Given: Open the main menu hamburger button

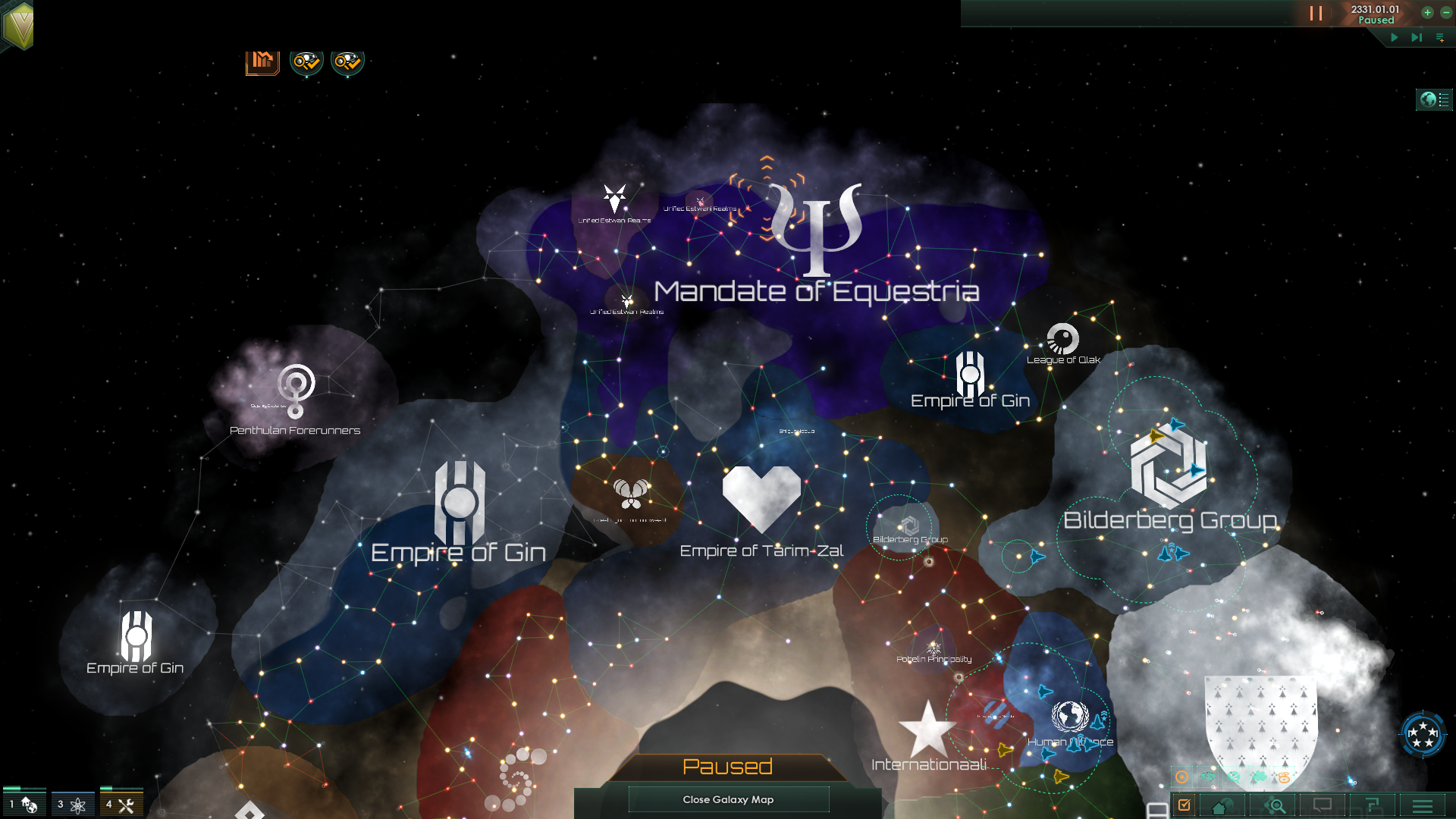Looking at the screenshot, I should [x=1423, y=806].
